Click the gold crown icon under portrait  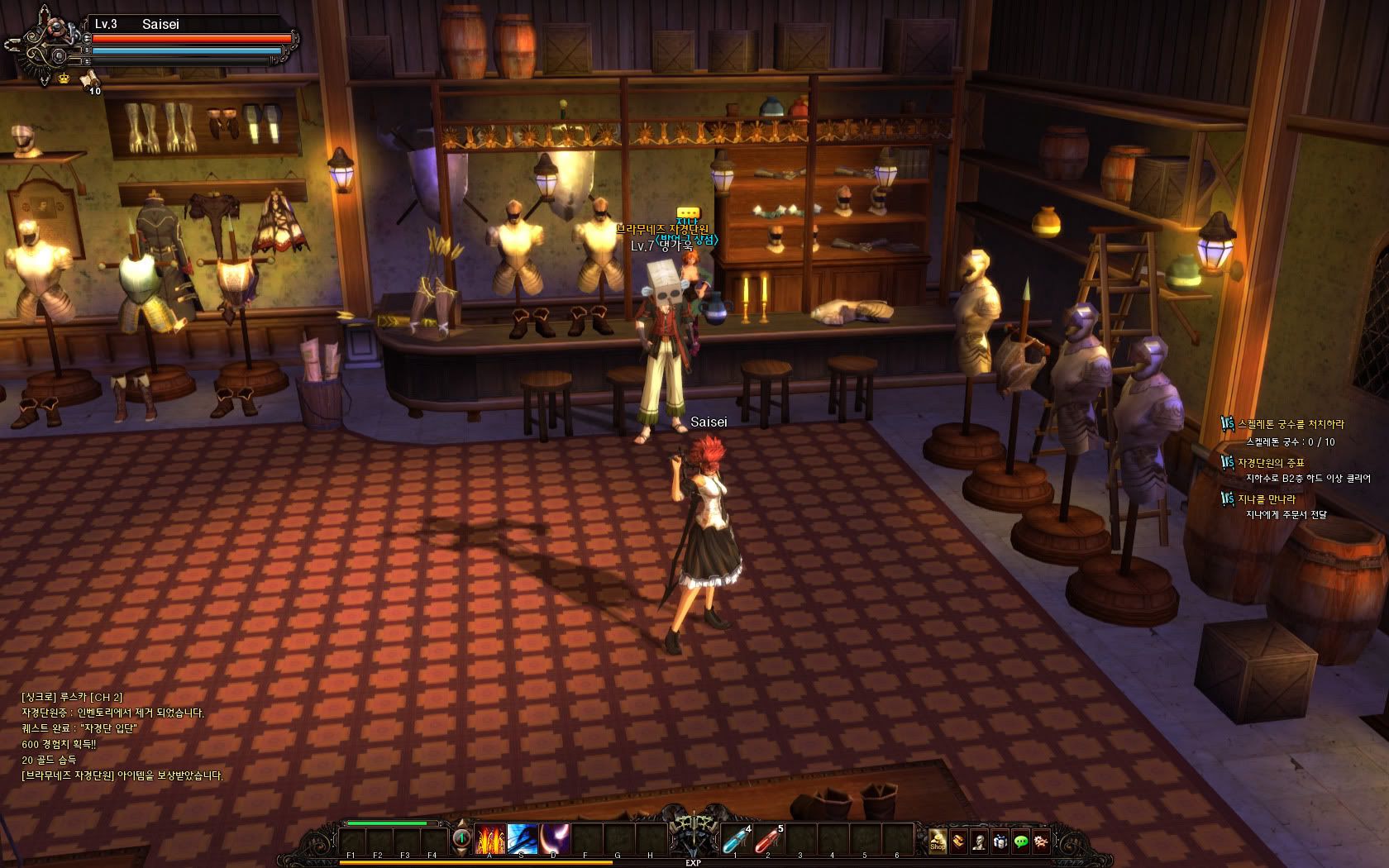[64, 79]
